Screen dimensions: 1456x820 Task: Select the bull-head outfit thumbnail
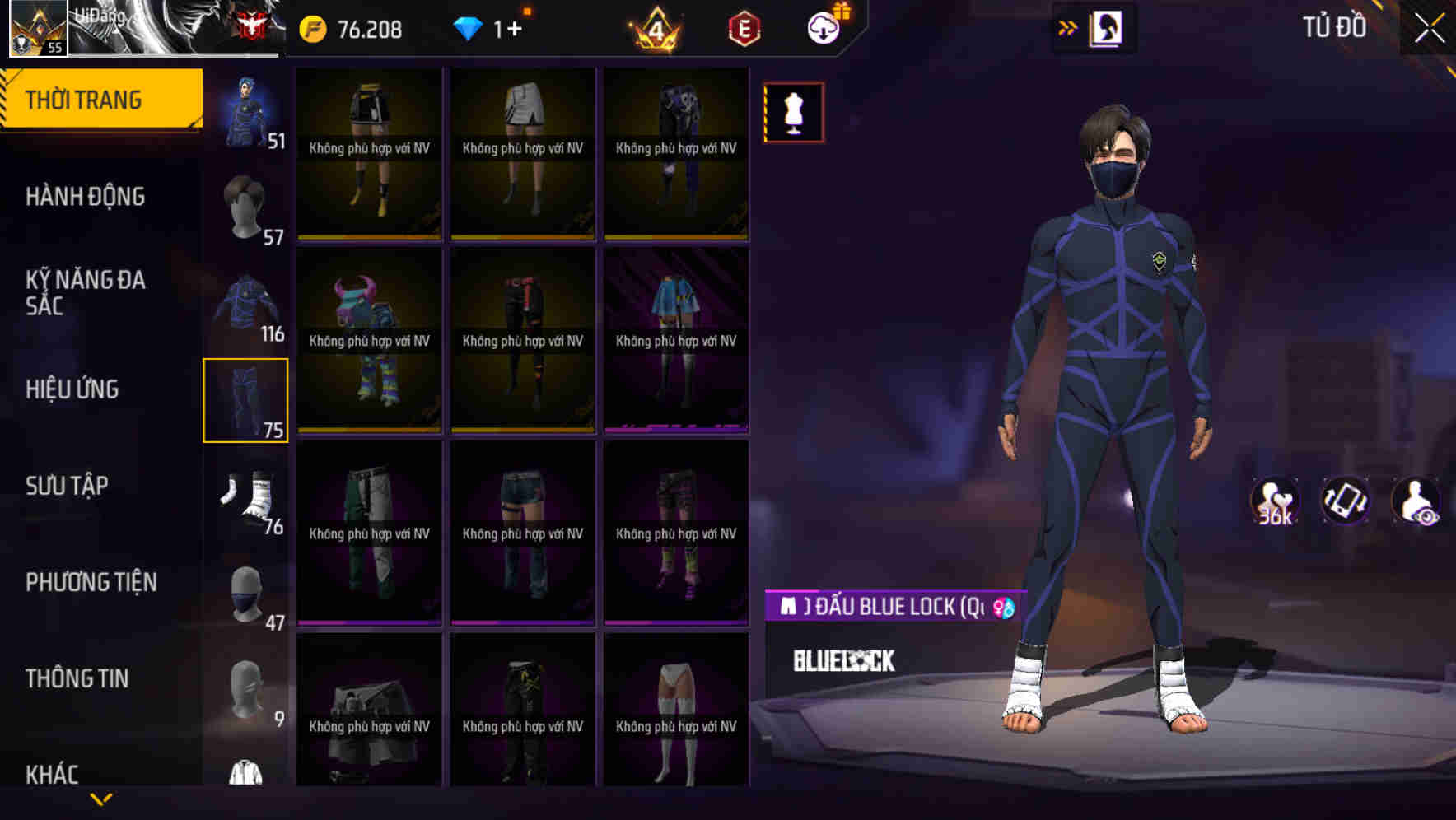pyautogui.click(x=369, y=340)
